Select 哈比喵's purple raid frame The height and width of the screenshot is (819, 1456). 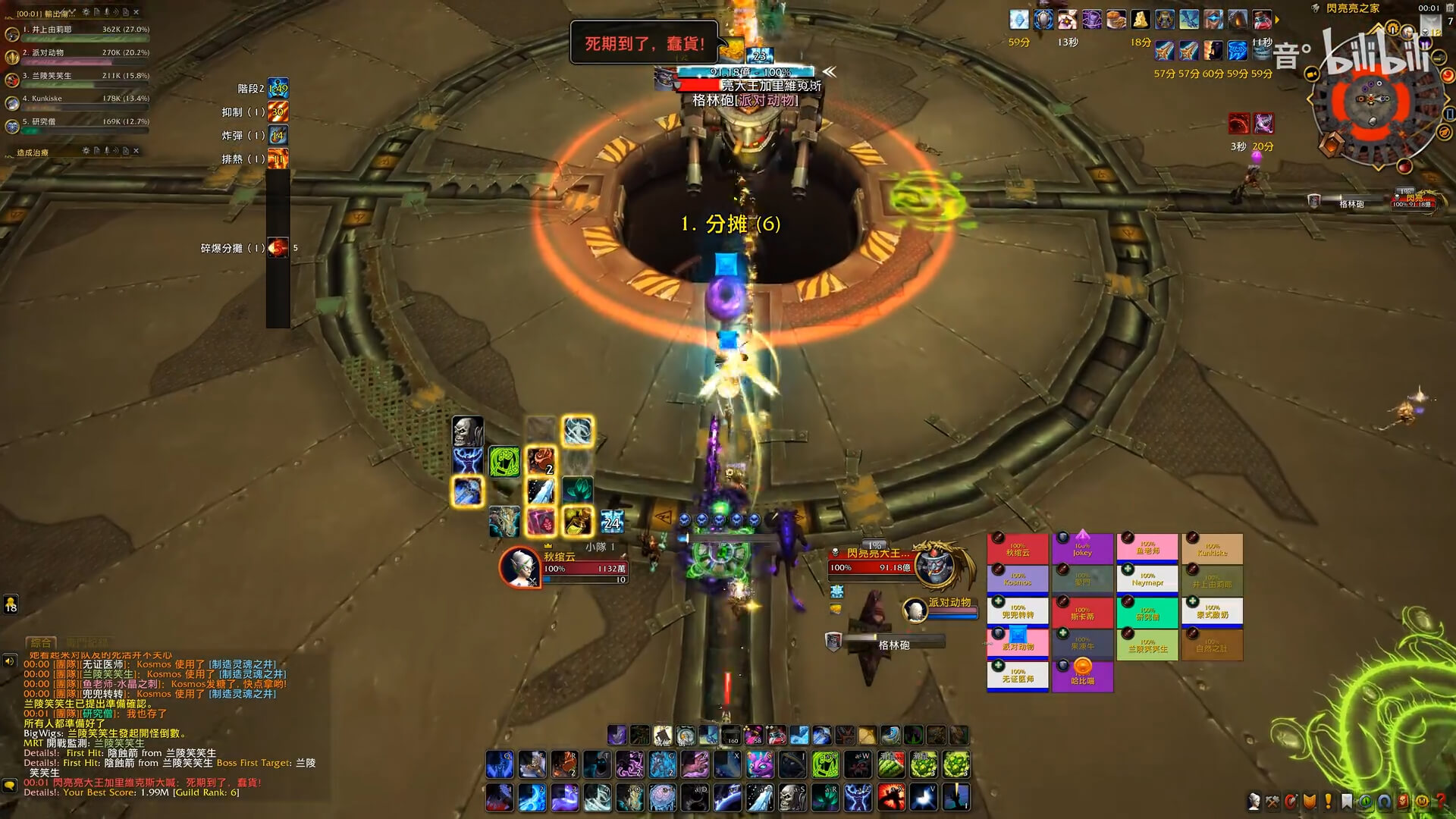pyautogui.click(x=1082, y=676)
